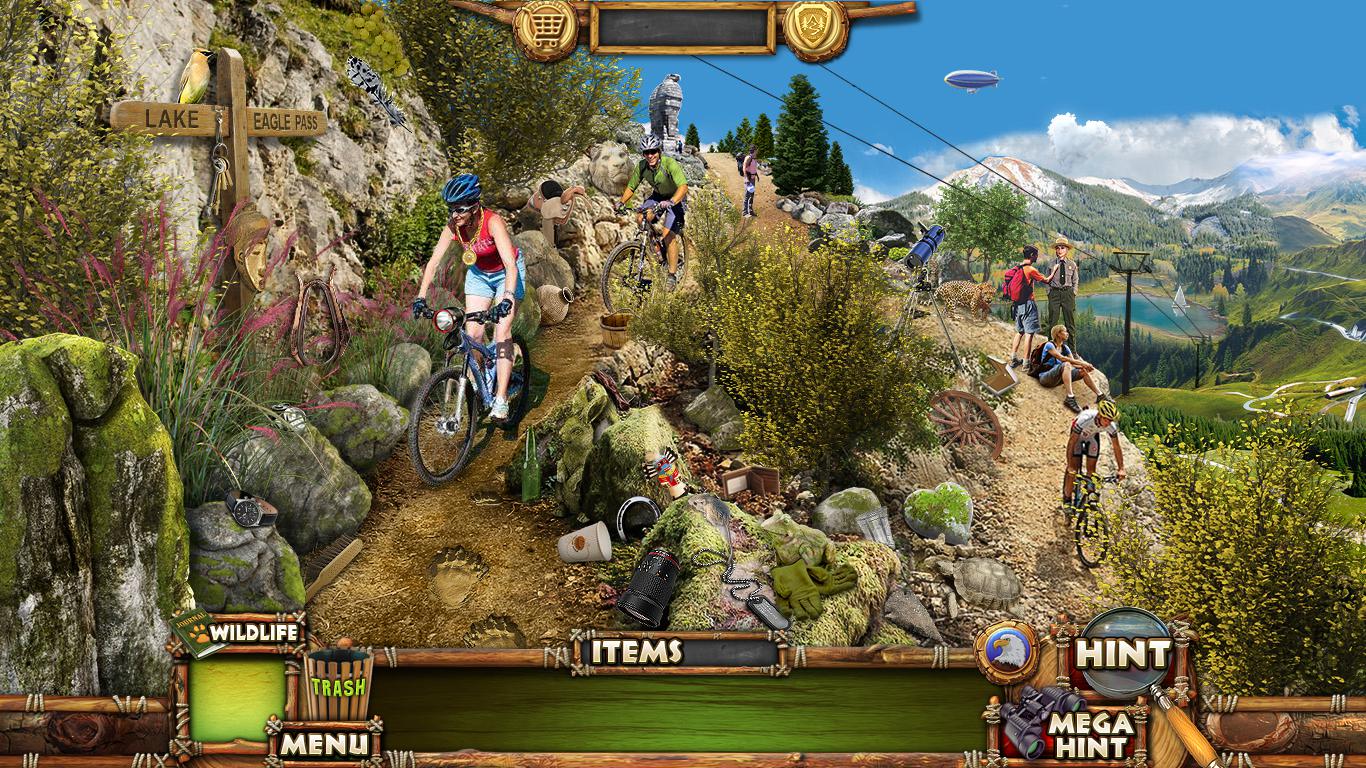Click the bald eagle medallion
Viewport: 1366px width, 768px height.
coord(1006,652)
